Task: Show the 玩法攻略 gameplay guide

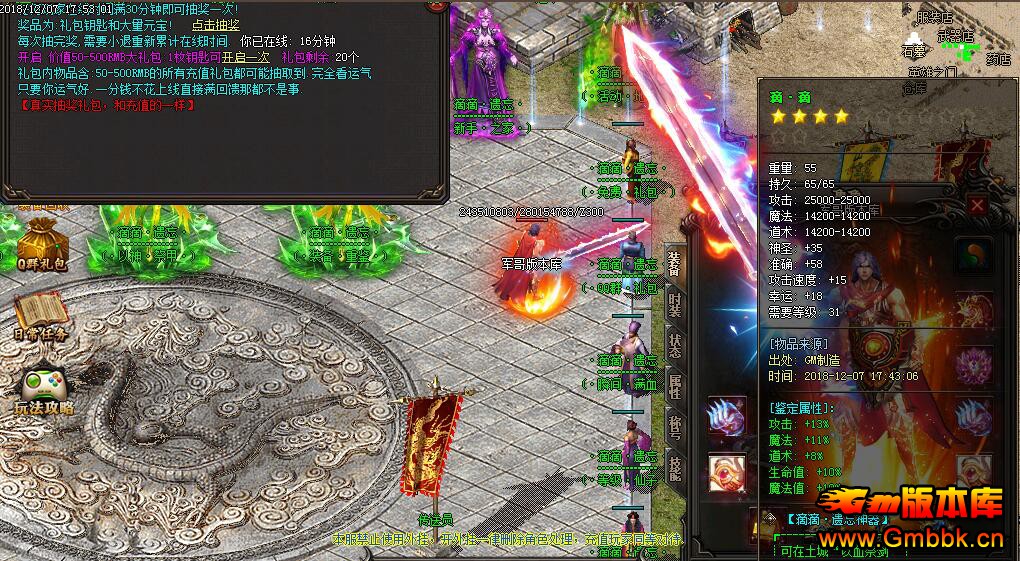Action: coord(42,390)
